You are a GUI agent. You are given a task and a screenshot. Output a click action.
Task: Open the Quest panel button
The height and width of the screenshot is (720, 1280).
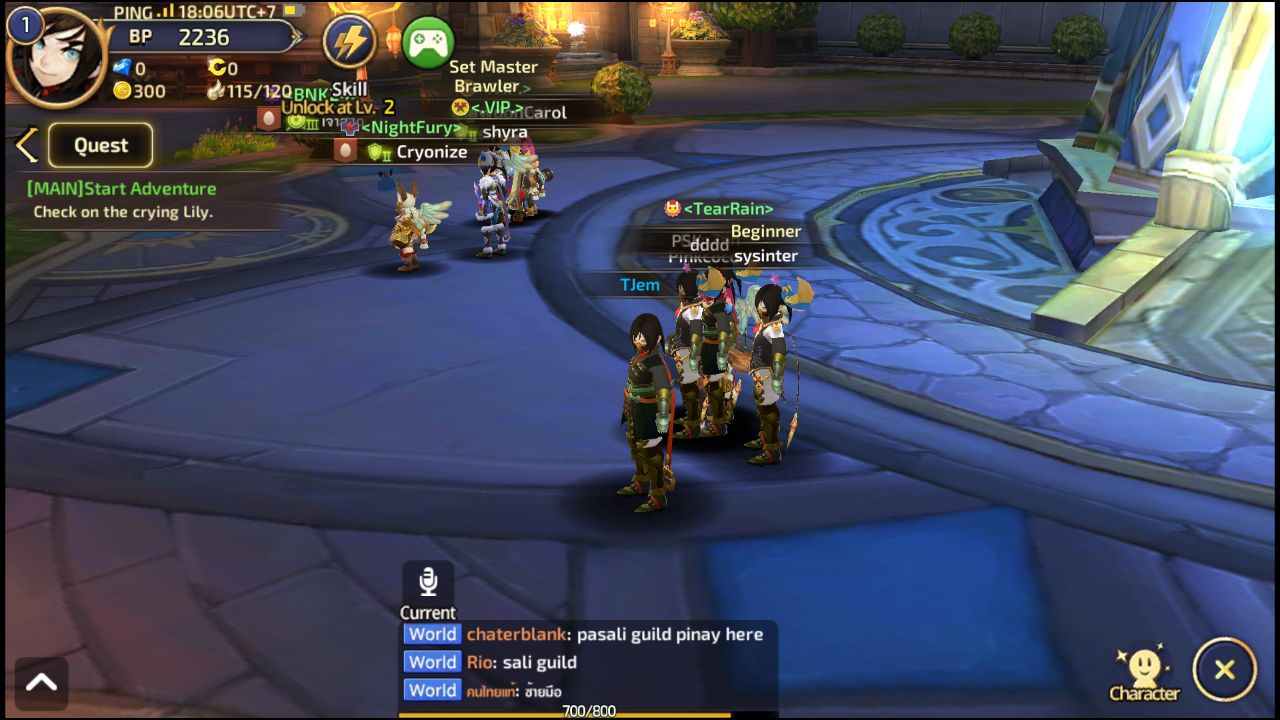point(100,145)
